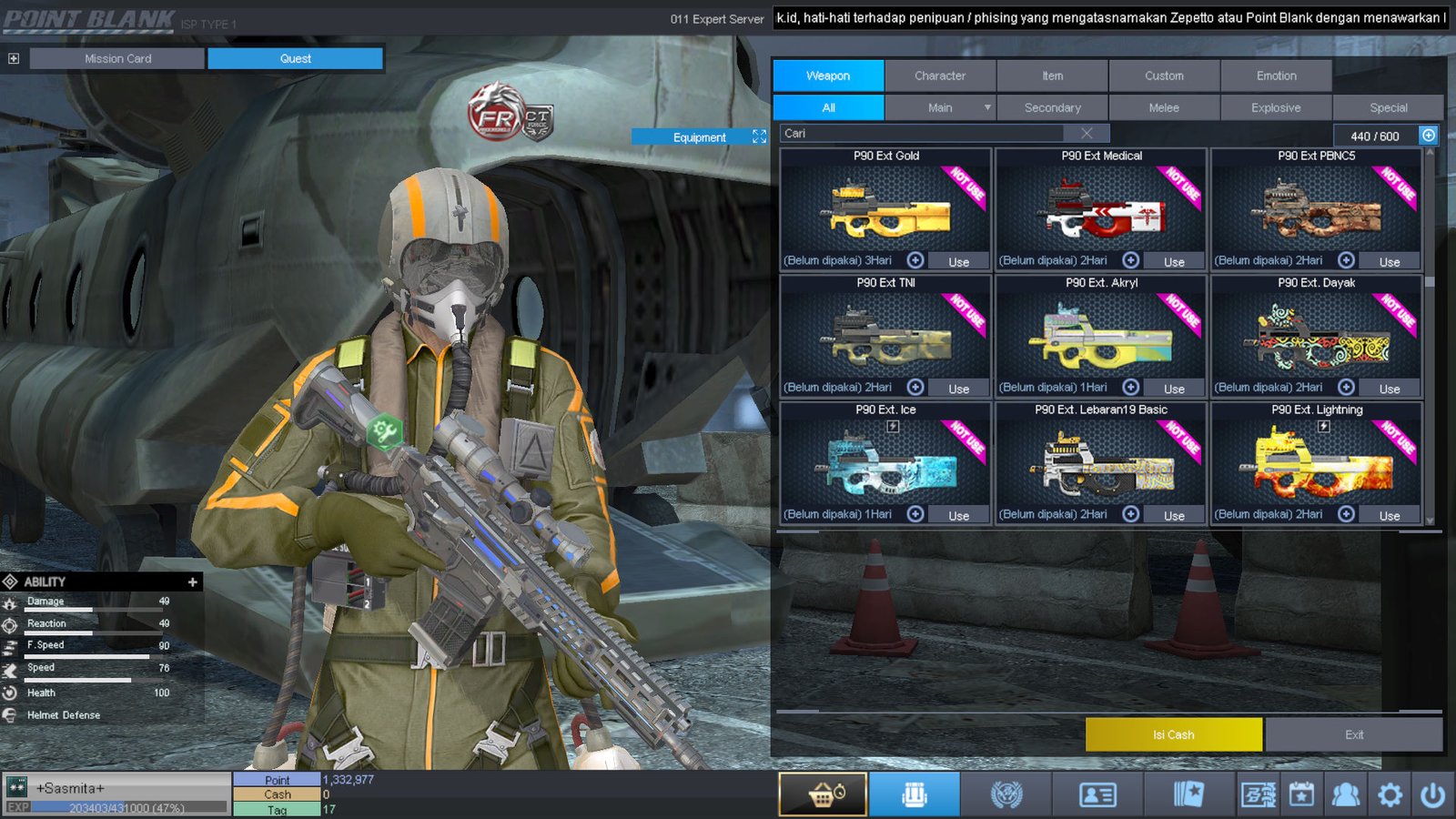Image resolution: width=1456 pixels, height=819 pixels.
Task: Filter weapons by Melee category
Action: click(x=1163, y=107)
